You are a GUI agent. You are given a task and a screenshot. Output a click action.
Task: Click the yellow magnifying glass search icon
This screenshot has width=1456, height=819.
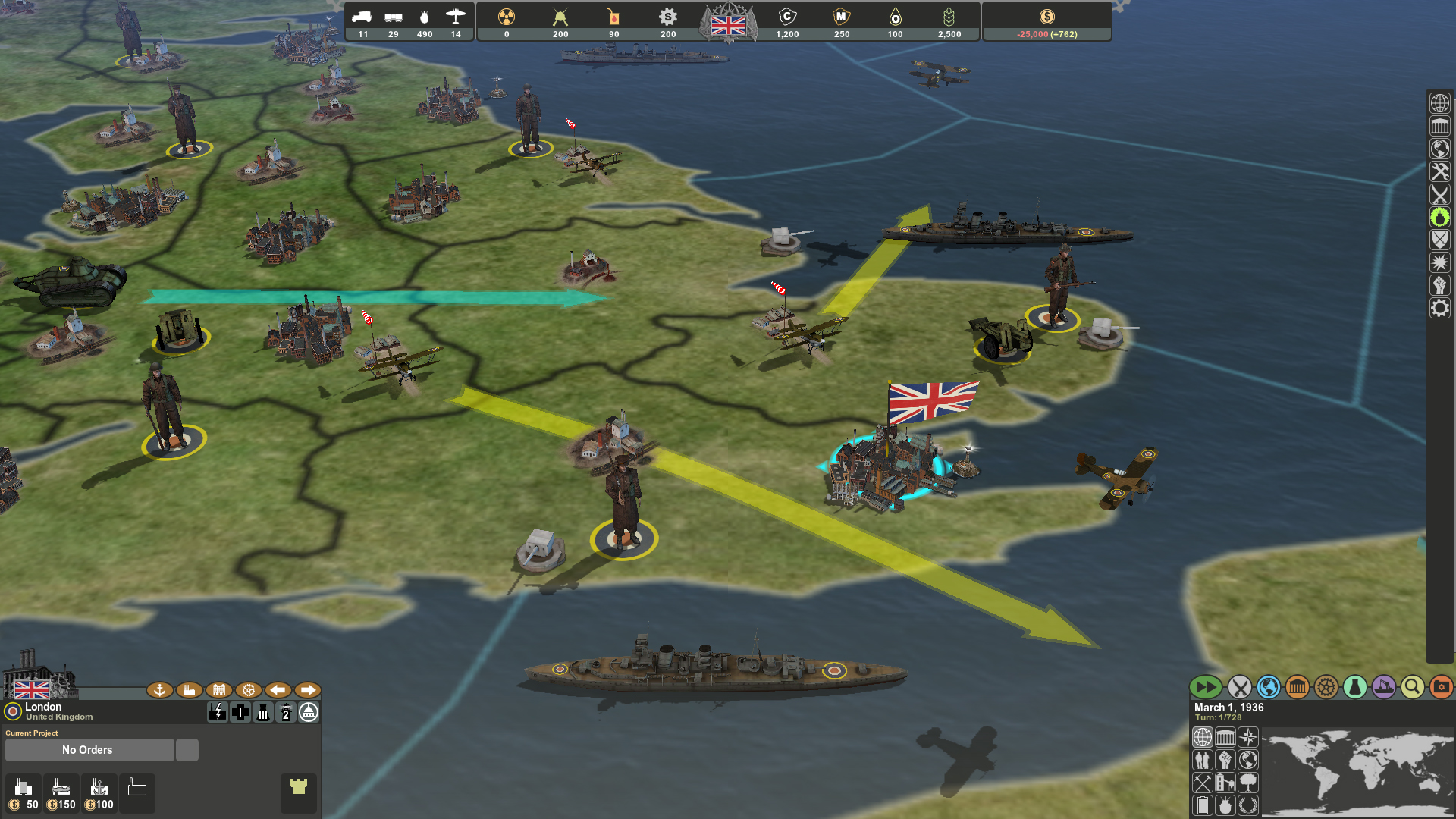[x=1412, y=688]
